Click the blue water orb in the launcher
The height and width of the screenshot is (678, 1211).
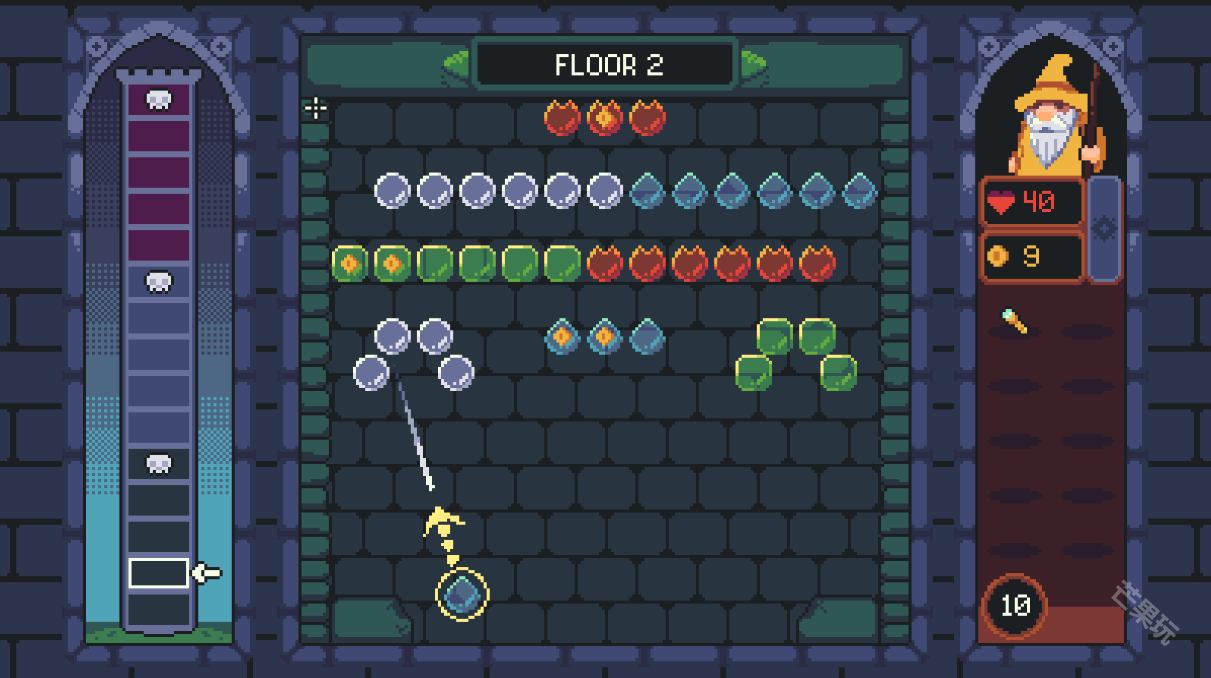point(462,593)
